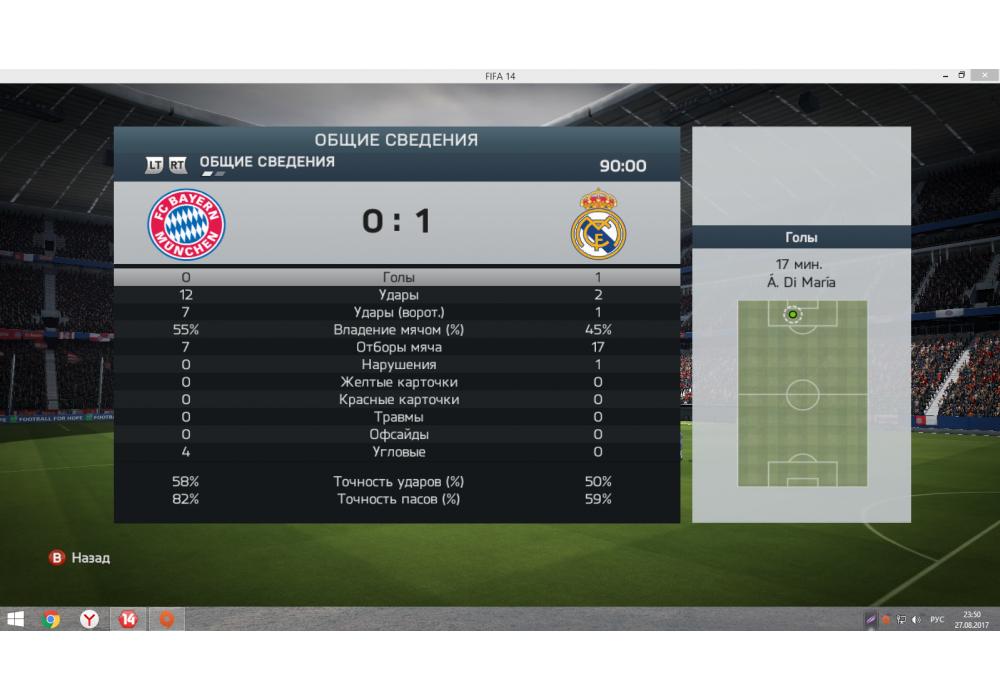This screenshot has width=1000, height=700.
Task: Select the ОБЩИЕ СВЕДЕНИЯ stats tab label
Action: click(267, 162)
